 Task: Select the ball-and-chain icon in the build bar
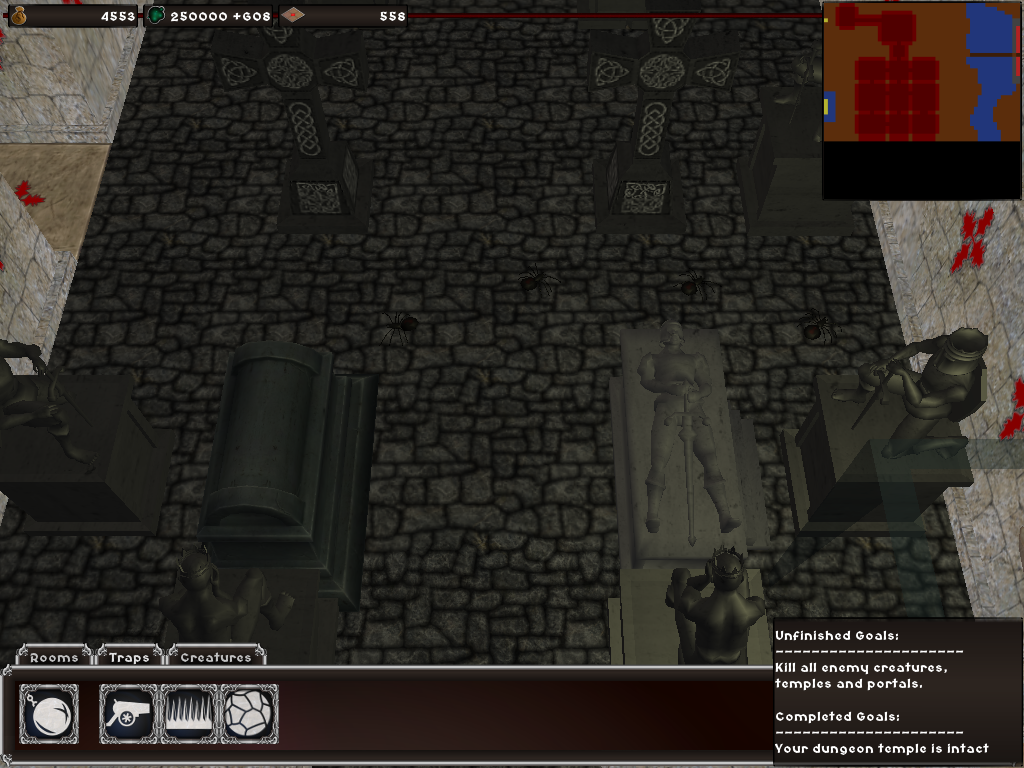click(x=49, y=714)
